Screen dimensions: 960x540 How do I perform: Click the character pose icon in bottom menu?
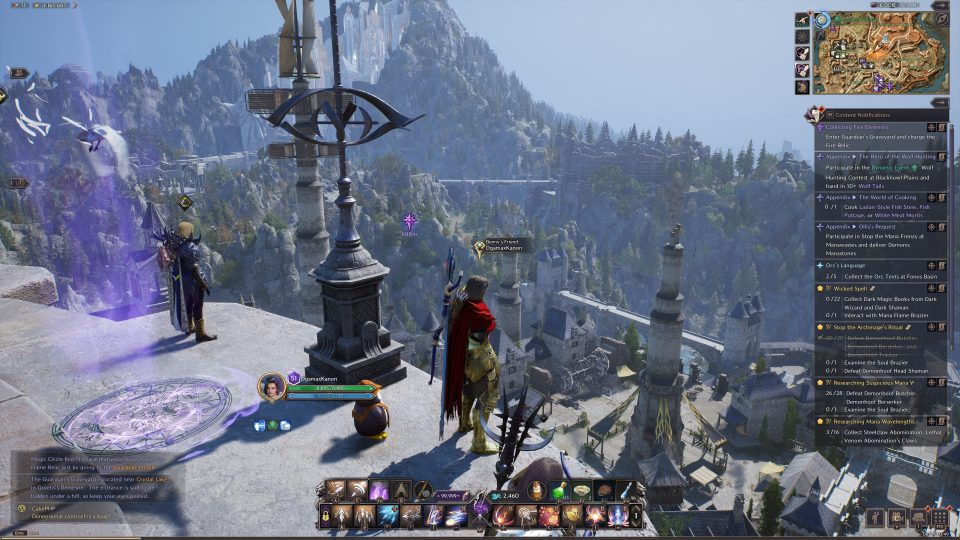875,518
